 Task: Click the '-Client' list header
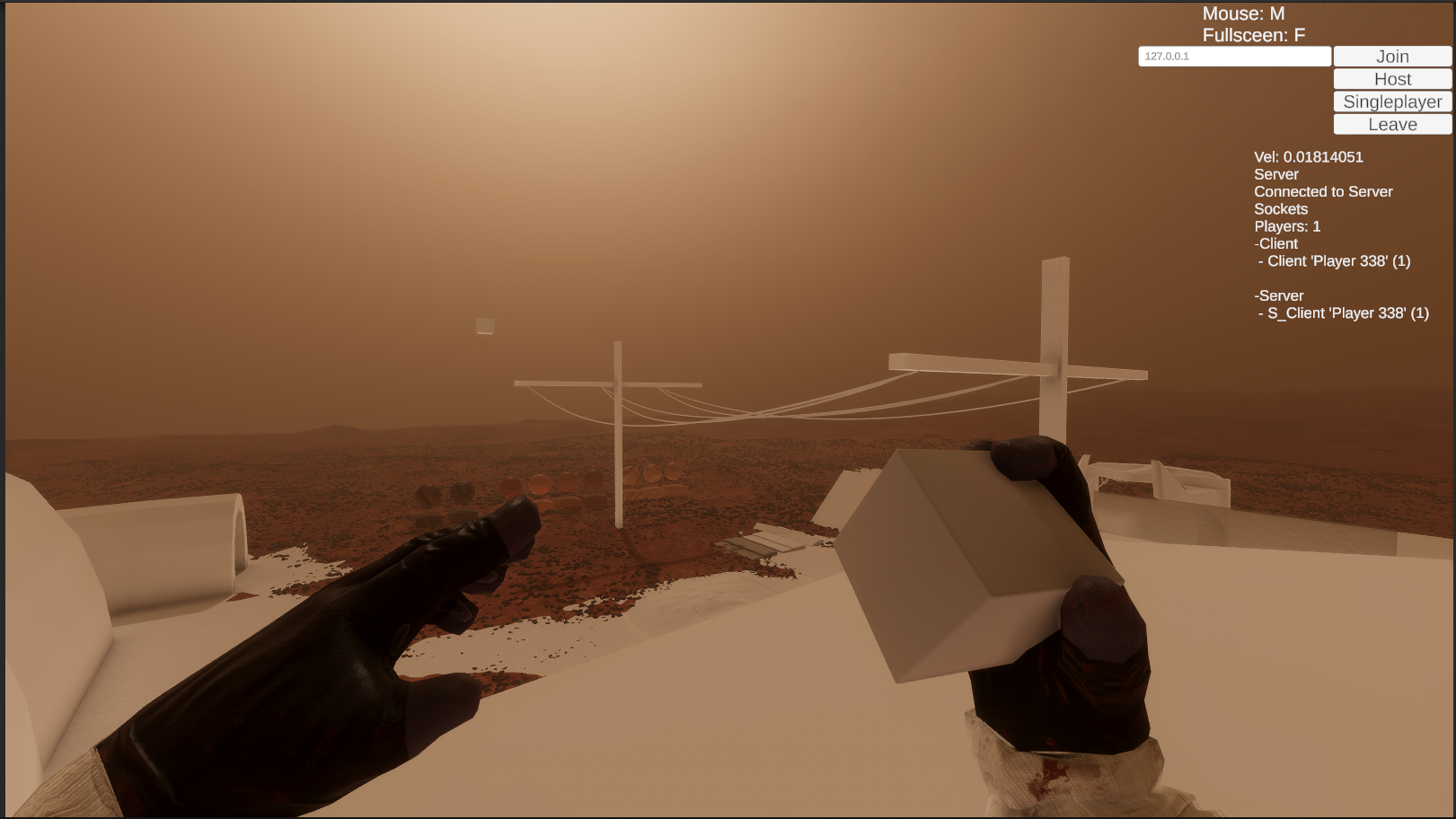[1276, 243]
